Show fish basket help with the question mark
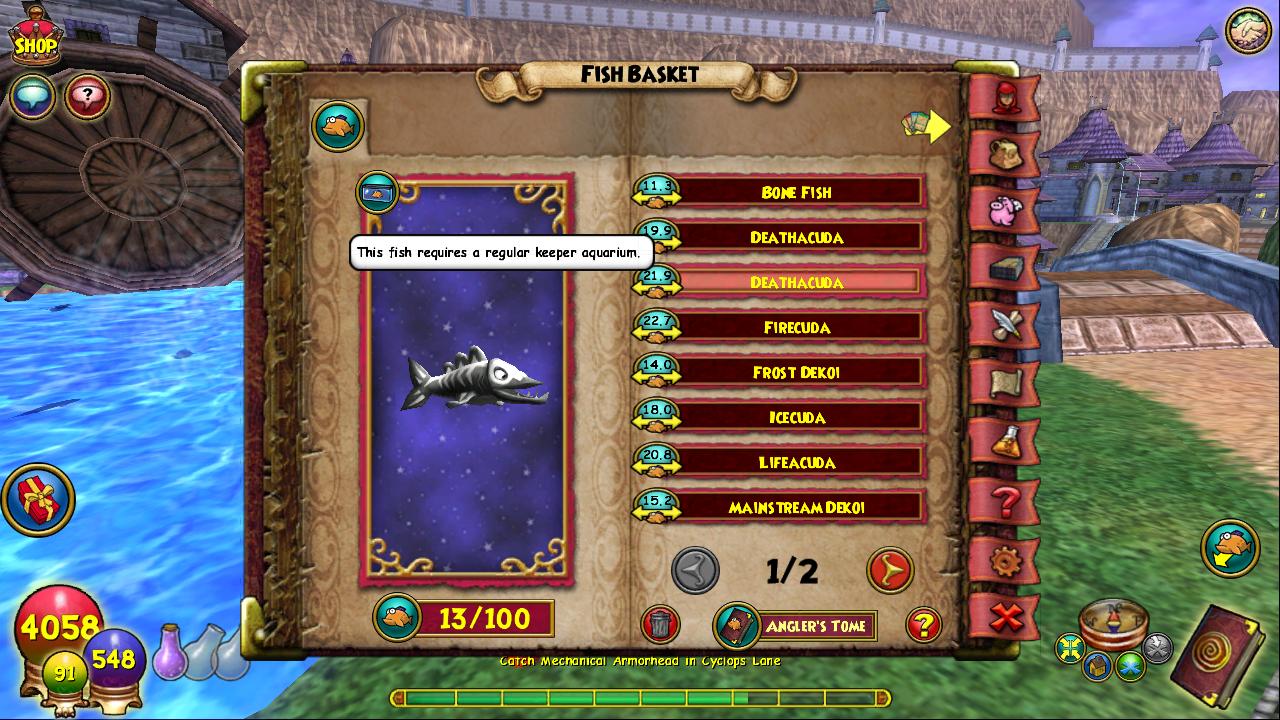This screenshot has height=720, width=1280. (923, 625)
